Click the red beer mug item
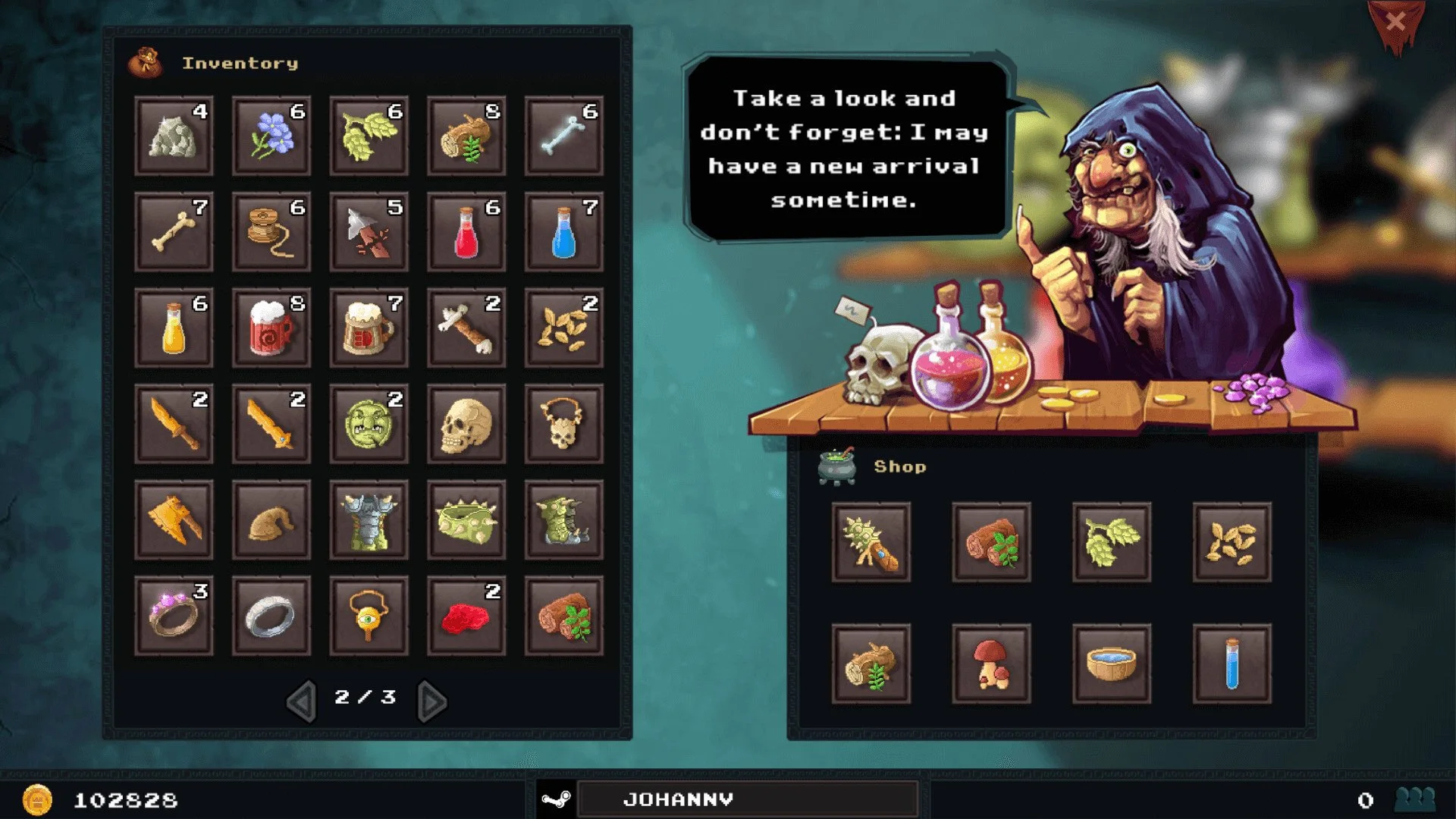The image size is (1456, 819). point(271,328)
